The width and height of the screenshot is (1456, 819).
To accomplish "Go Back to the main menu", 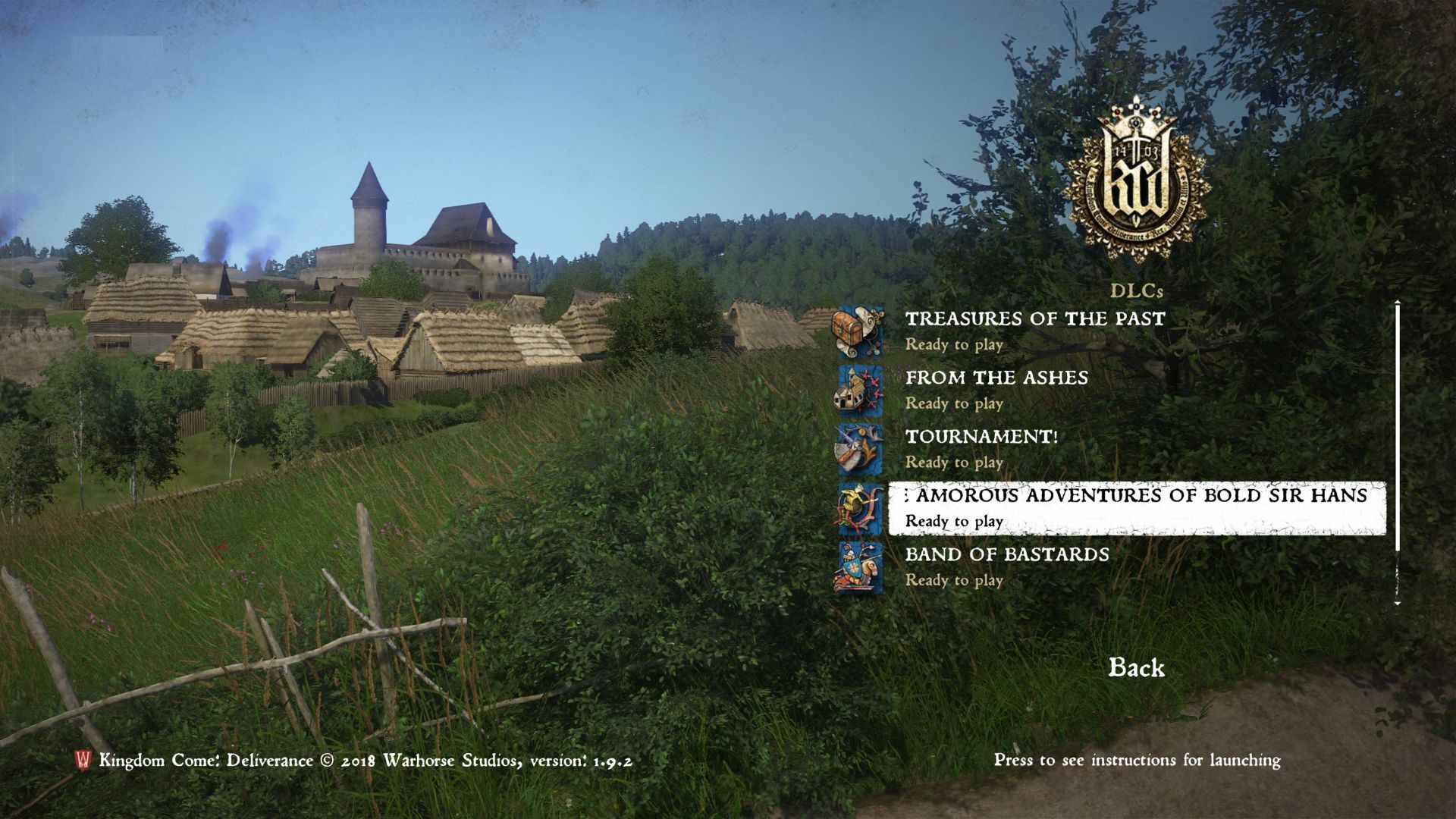I will (1136, 668).
